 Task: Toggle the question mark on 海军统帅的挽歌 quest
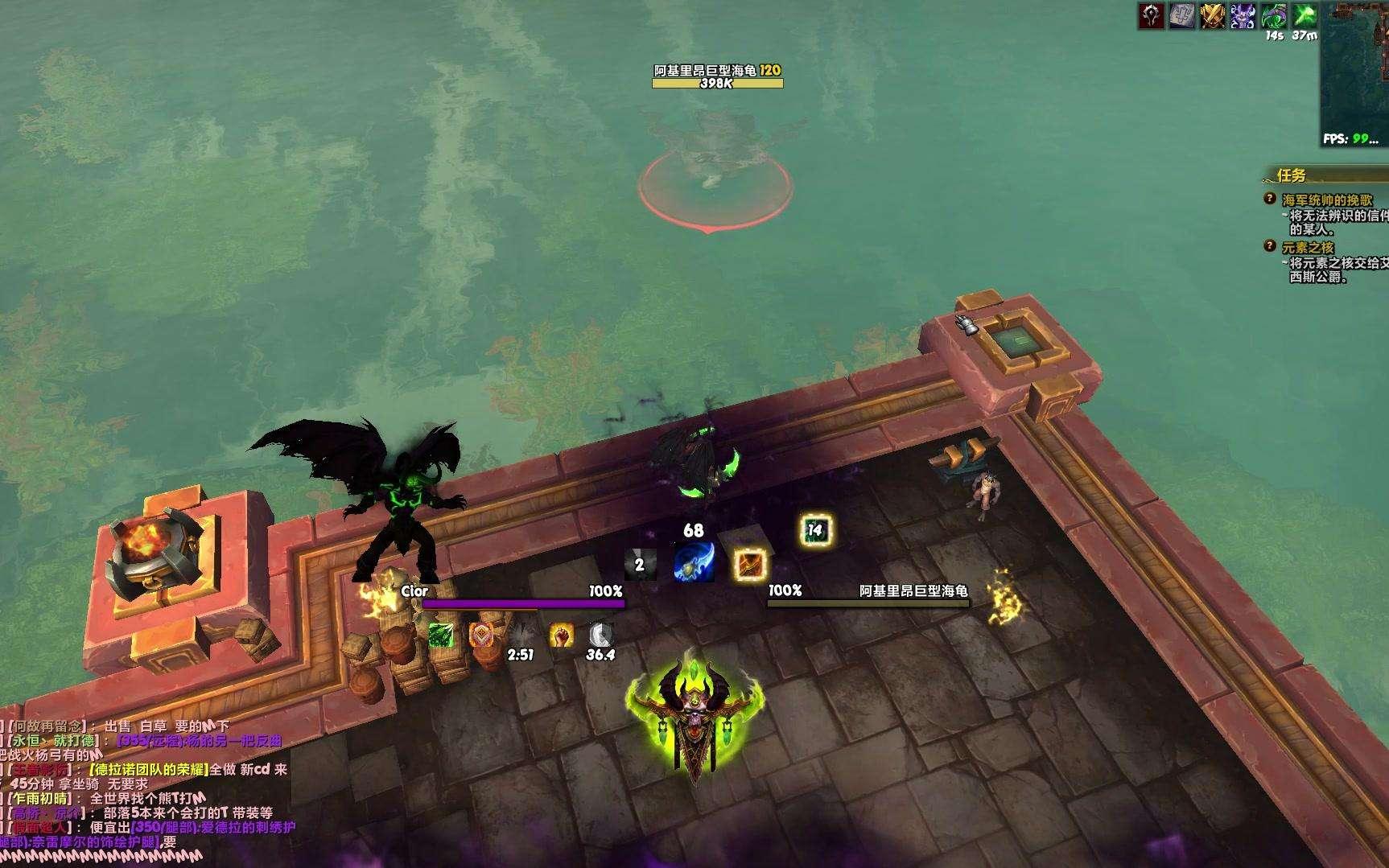(x=1269, y=199)
